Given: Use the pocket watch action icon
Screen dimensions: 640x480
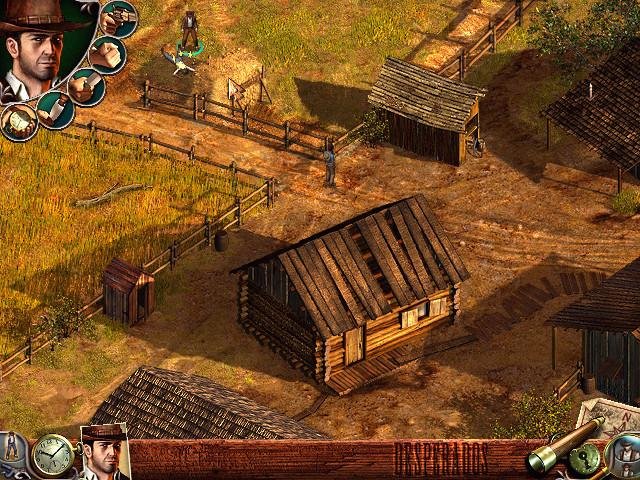Looking at the screenshot, I should [x=19, y=121].
